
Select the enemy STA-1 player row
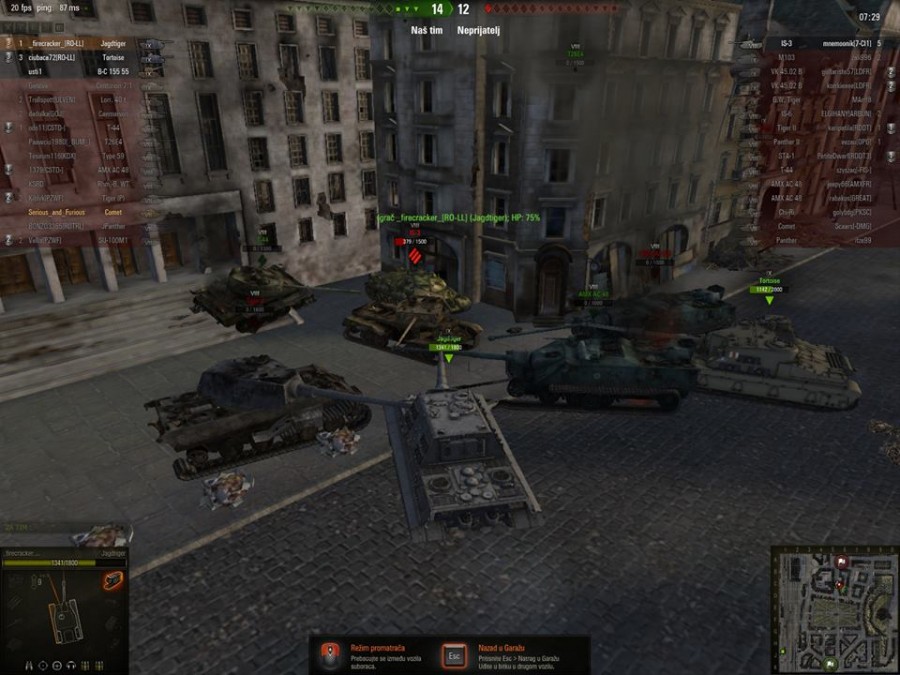pos(820,156)
